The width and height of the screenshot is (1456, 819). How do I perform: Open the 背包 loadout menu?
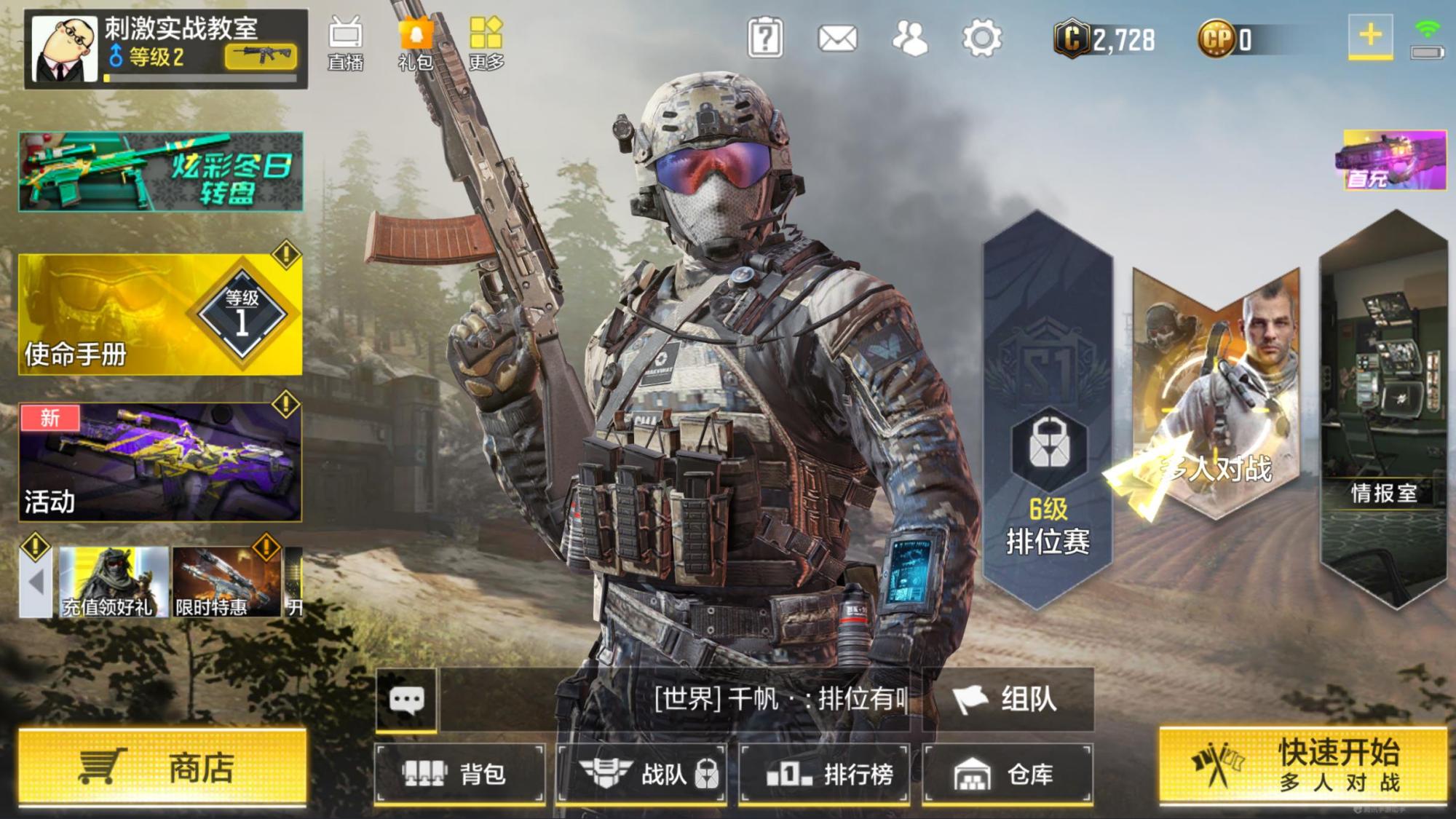pos(460,774)
